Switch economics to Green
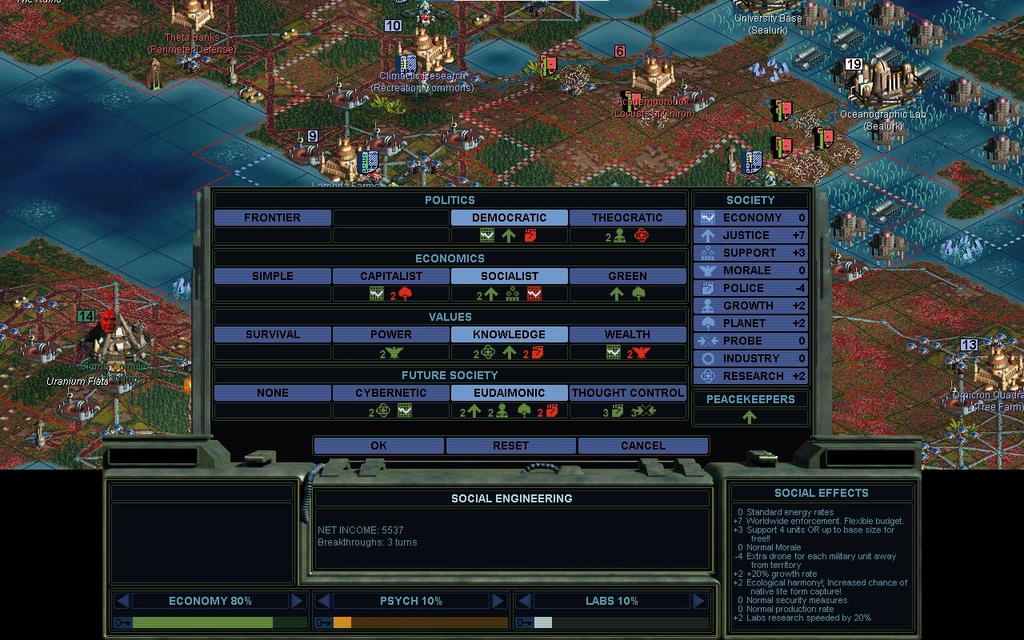Screen dimensions: 1024x640 click(627, 276)
